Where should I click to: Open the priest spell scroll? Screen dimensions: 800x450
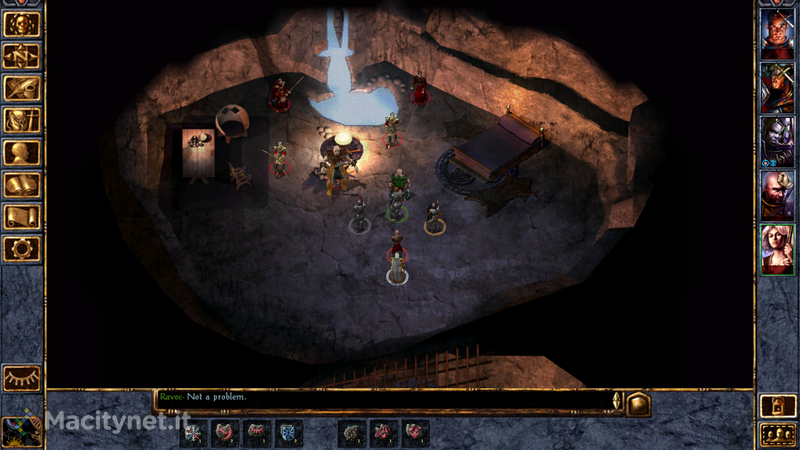[22, 216]
